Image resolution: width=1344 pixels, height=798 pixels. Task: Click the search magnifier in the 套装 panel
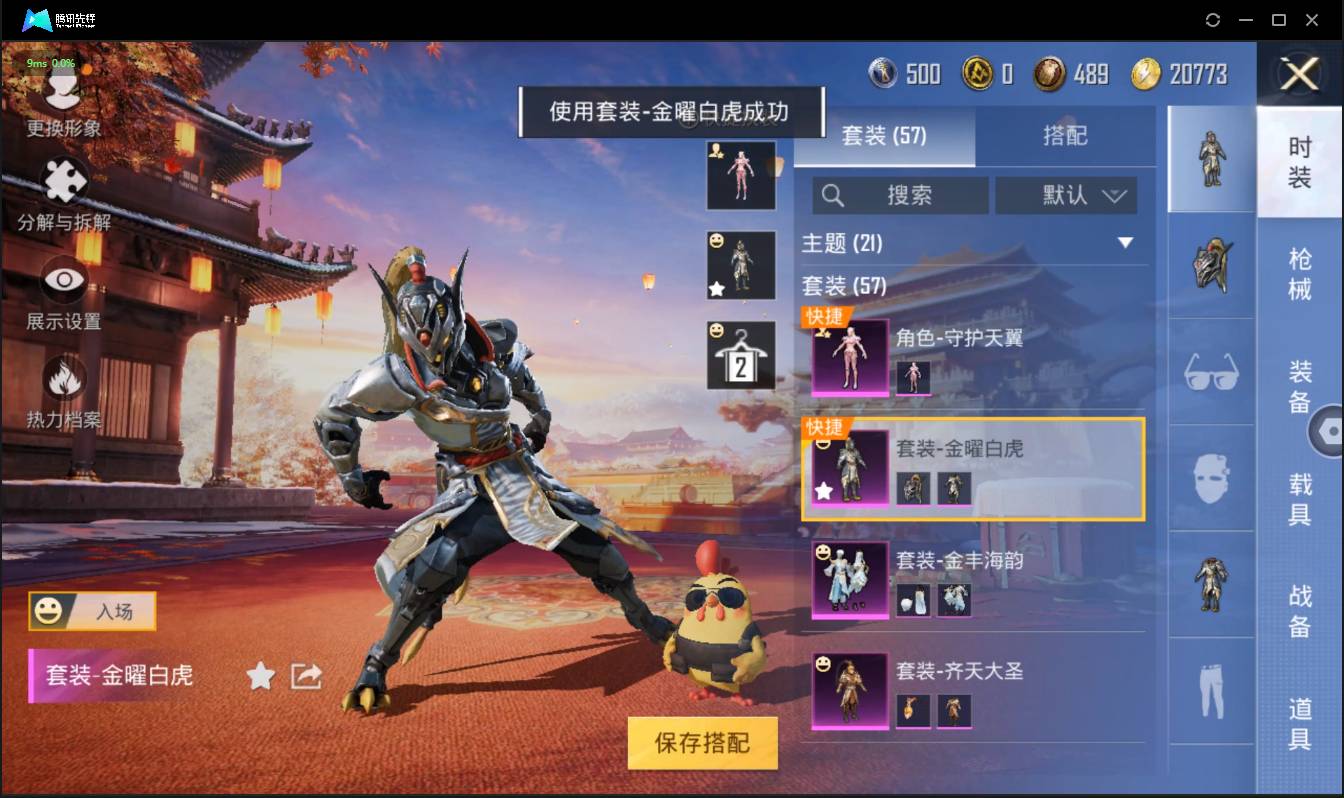pyautogui.click(x=833, y=195)
